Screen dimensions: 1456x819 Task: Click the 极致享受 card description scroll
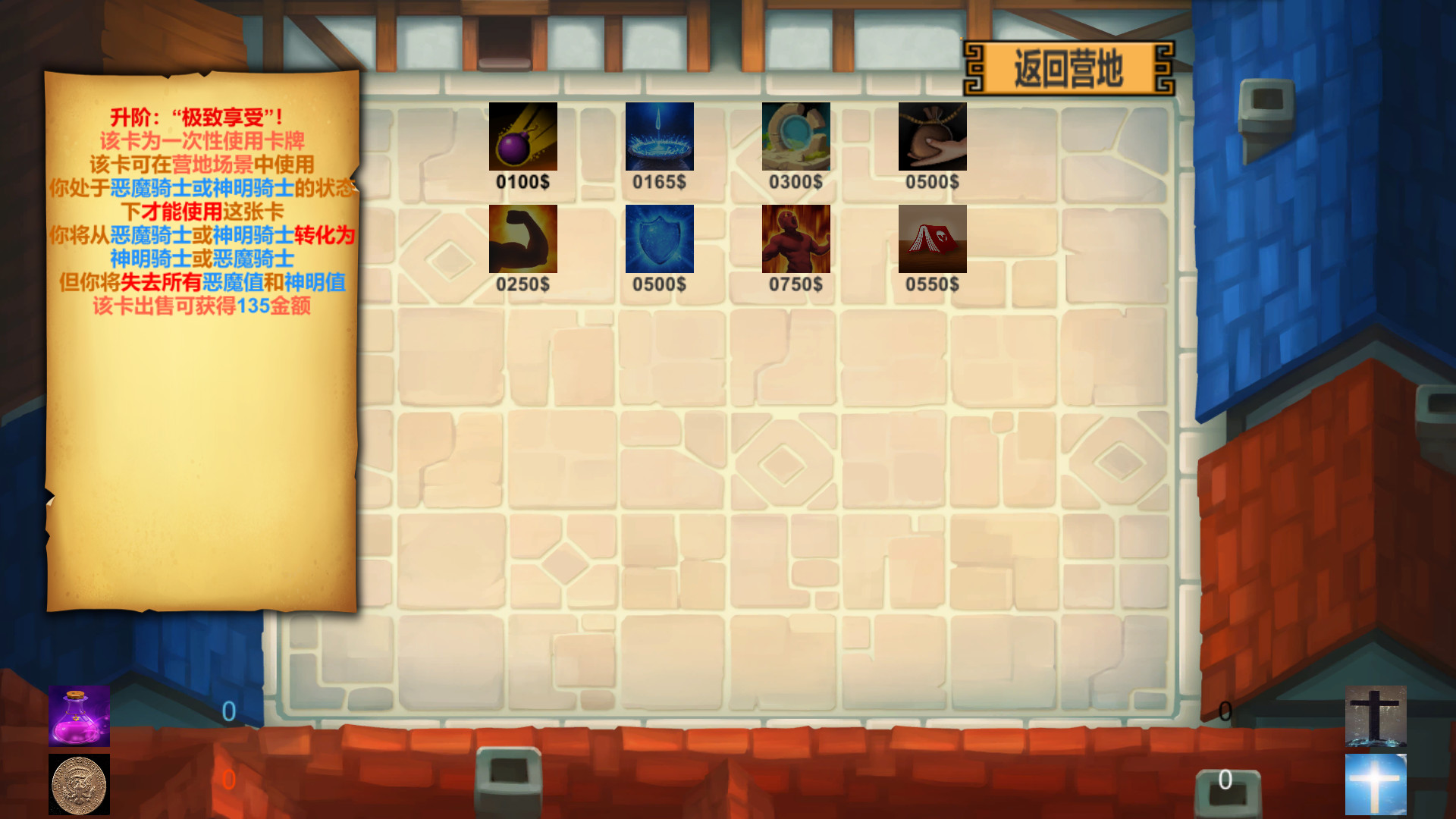201,334
